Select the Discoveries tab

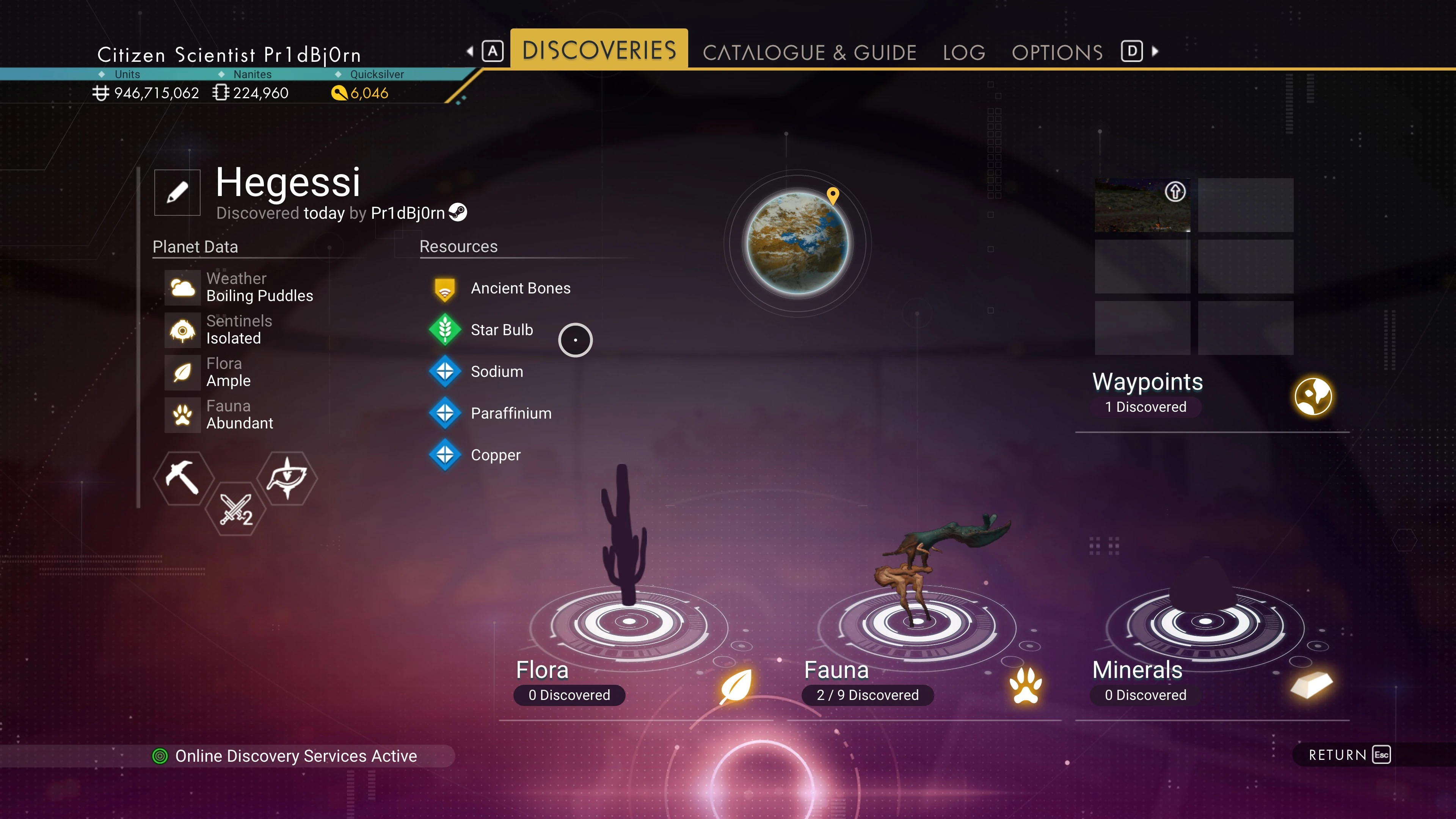pos(599,50)
